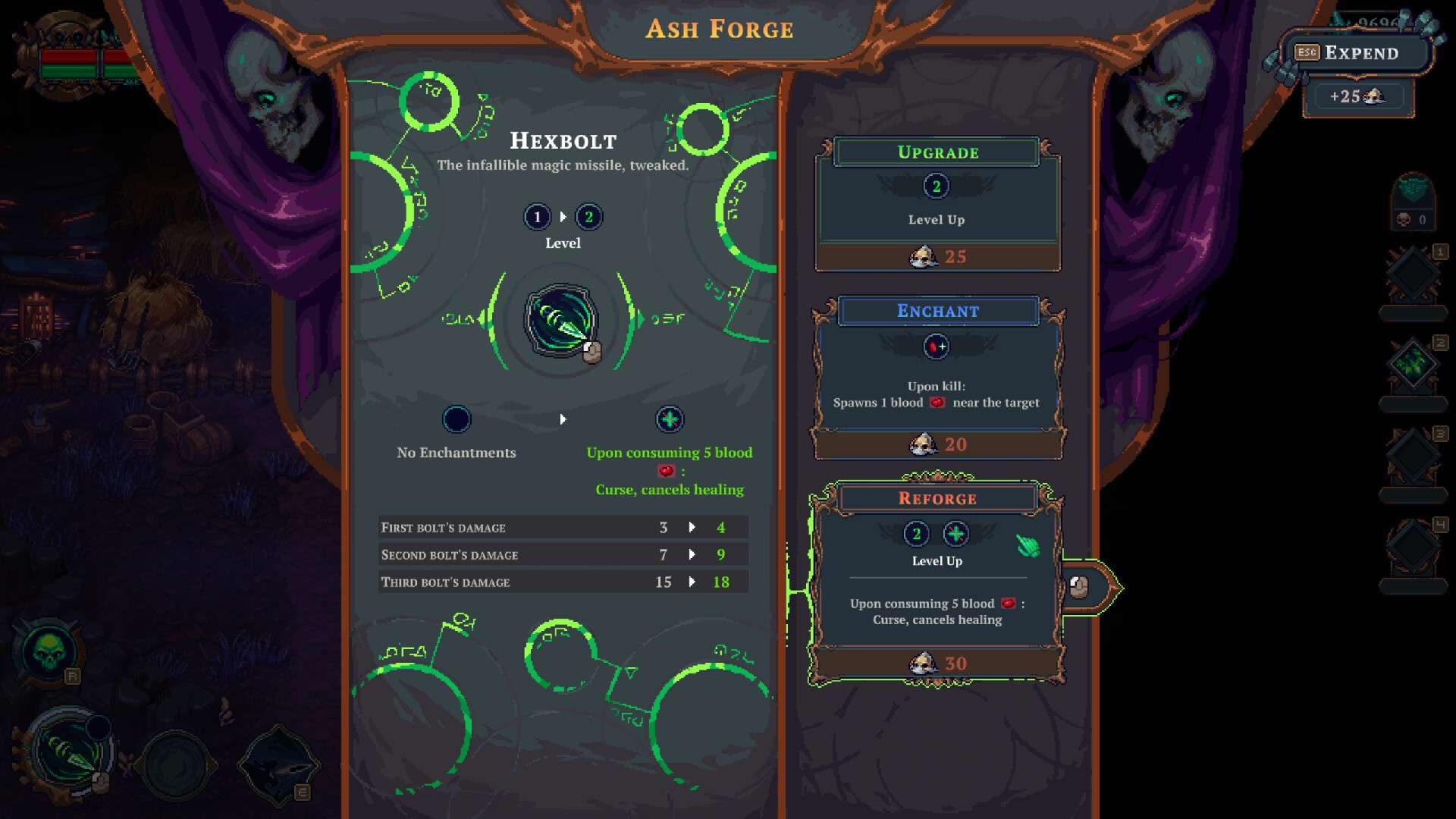Click the empty No Enchantments slot
1456x819 pixels.
(457, 419)
